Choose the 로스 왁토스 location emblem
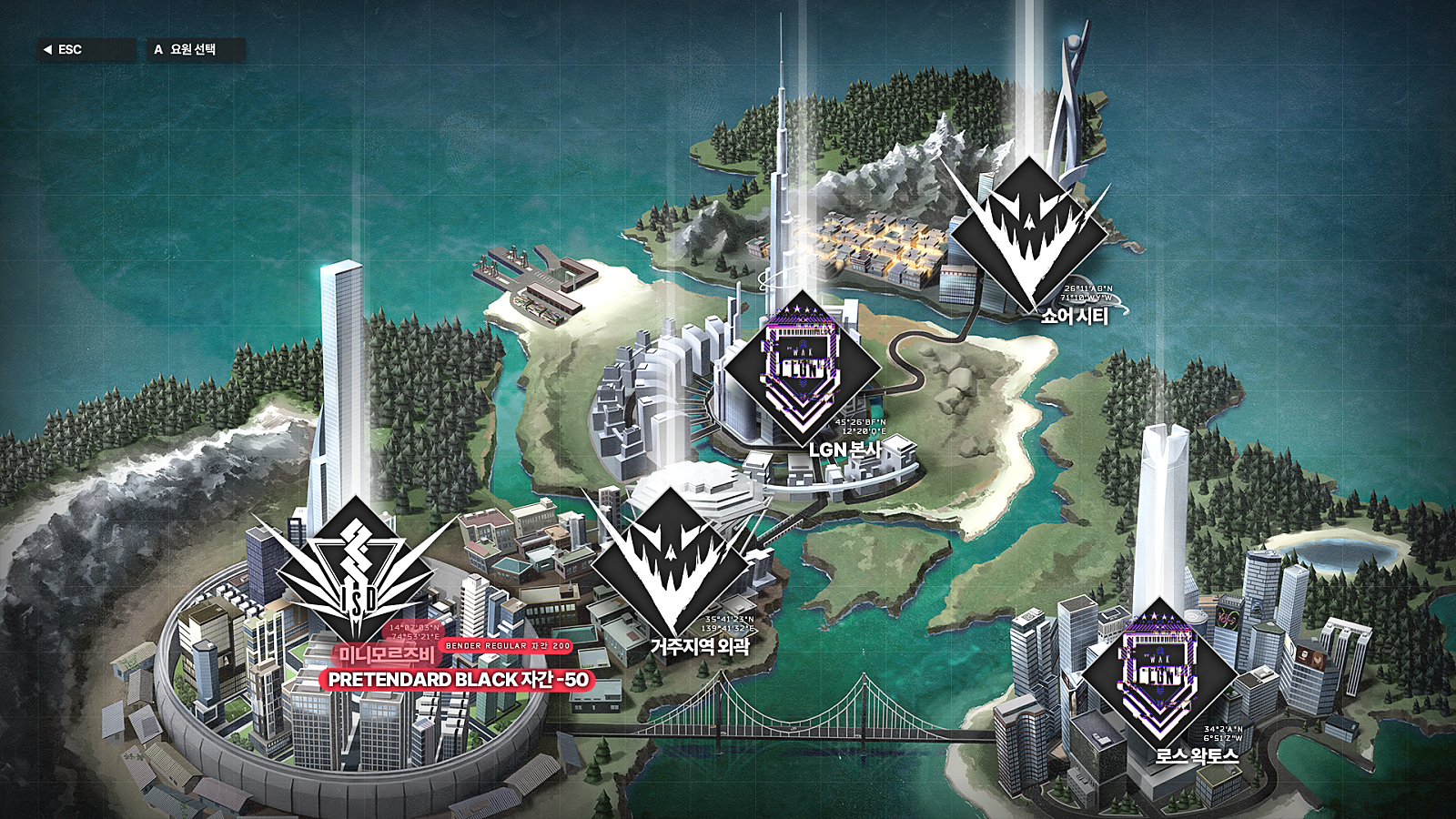1456x819 pixels. 1159,675
